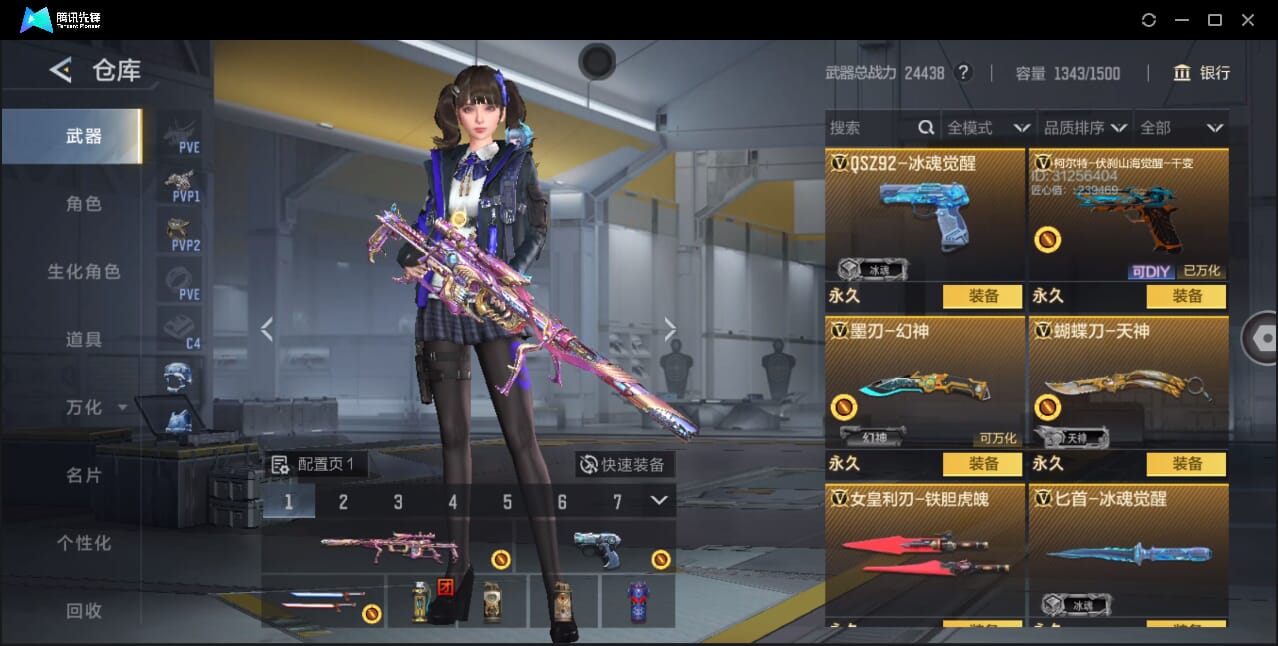Expand the 万化 category
This screenshot has height=646, width=1278.
pos(96,408)
